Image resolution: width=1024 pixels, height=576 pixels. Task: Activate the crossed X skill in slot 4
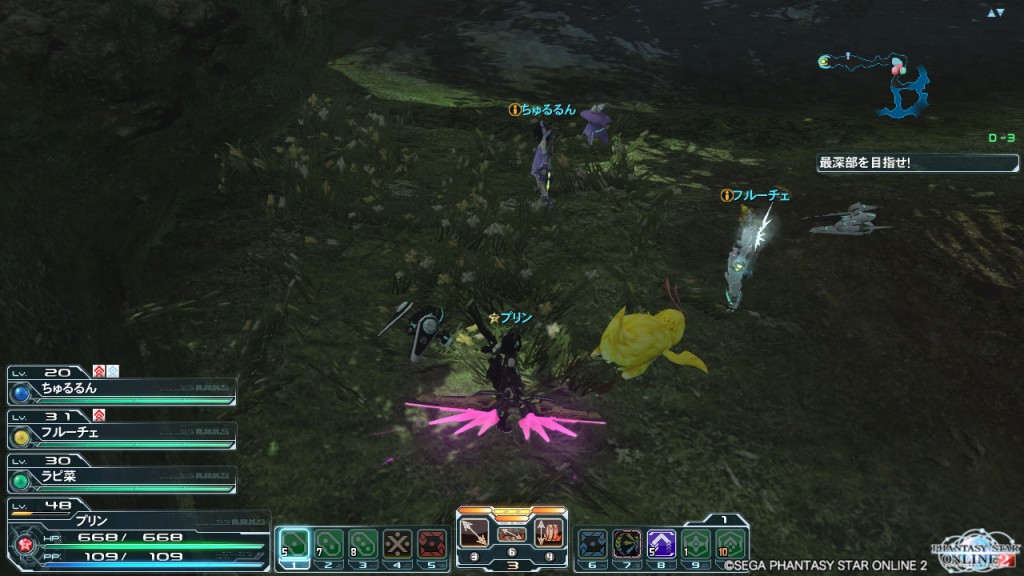(398, 544)
